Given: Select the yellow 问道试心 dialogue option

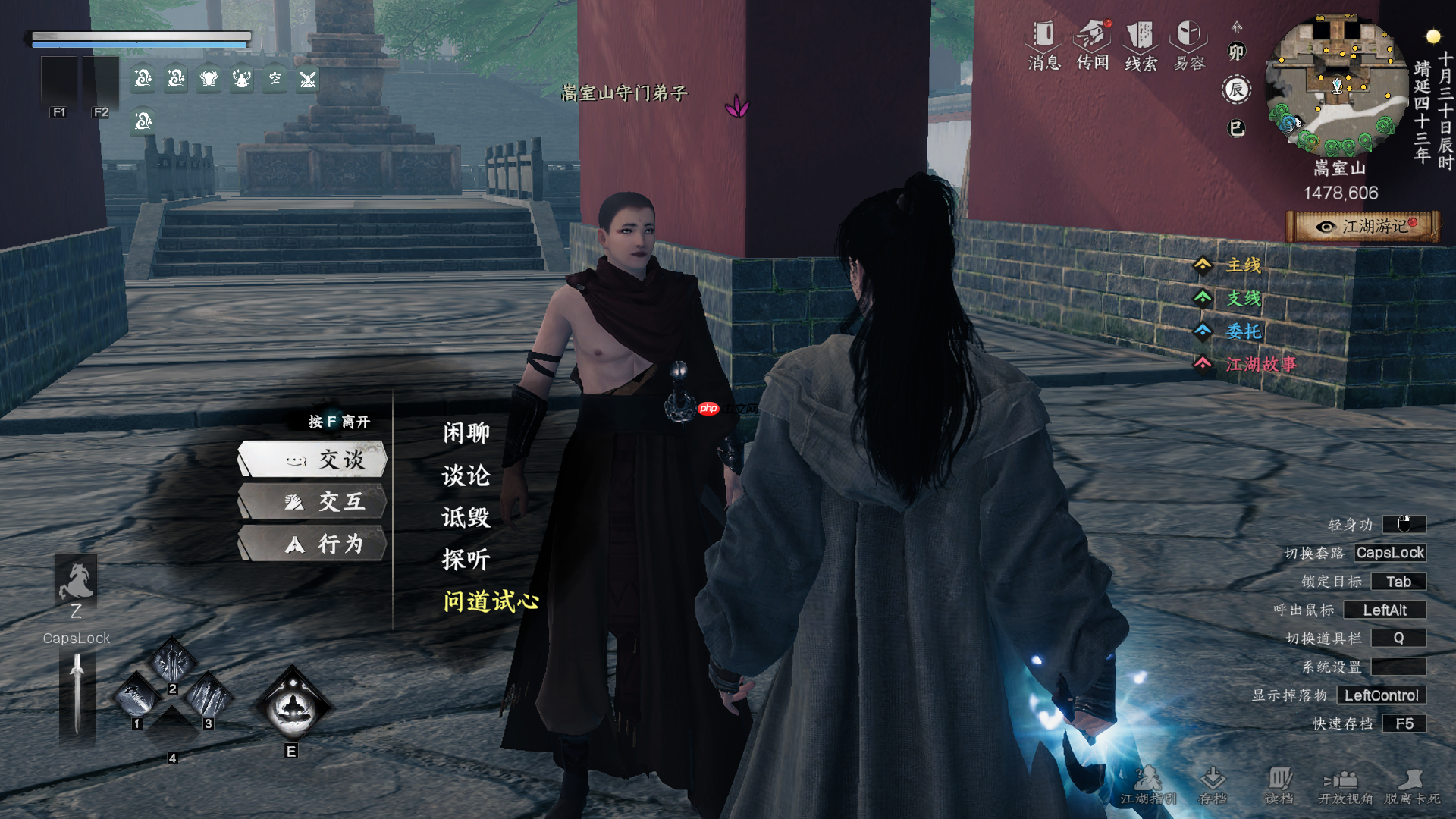Looking at the screenshot, I should 491,602.
